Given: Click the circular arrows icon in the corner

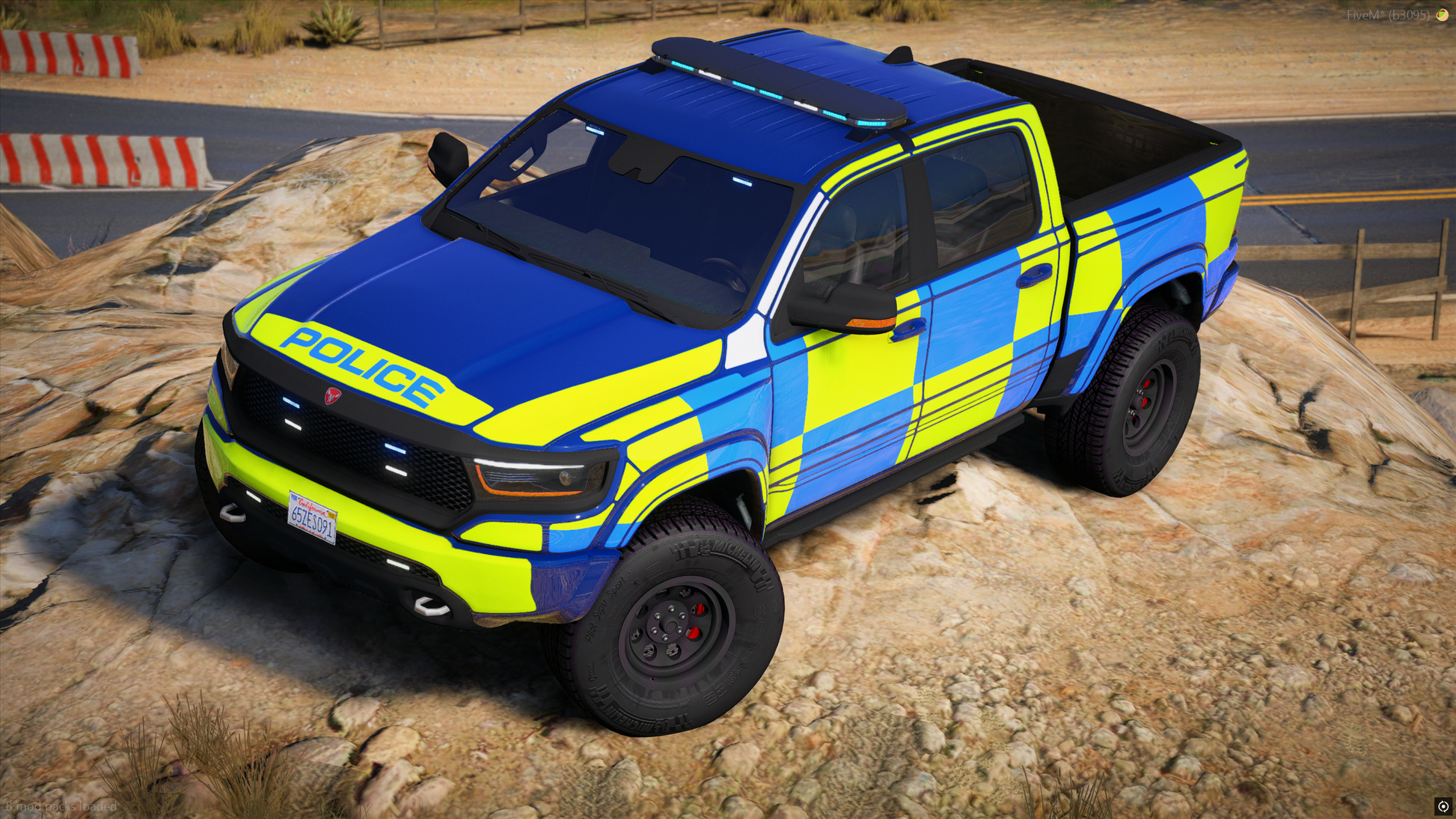Looking at the screenshot, I should click(x=1443, y=806).
